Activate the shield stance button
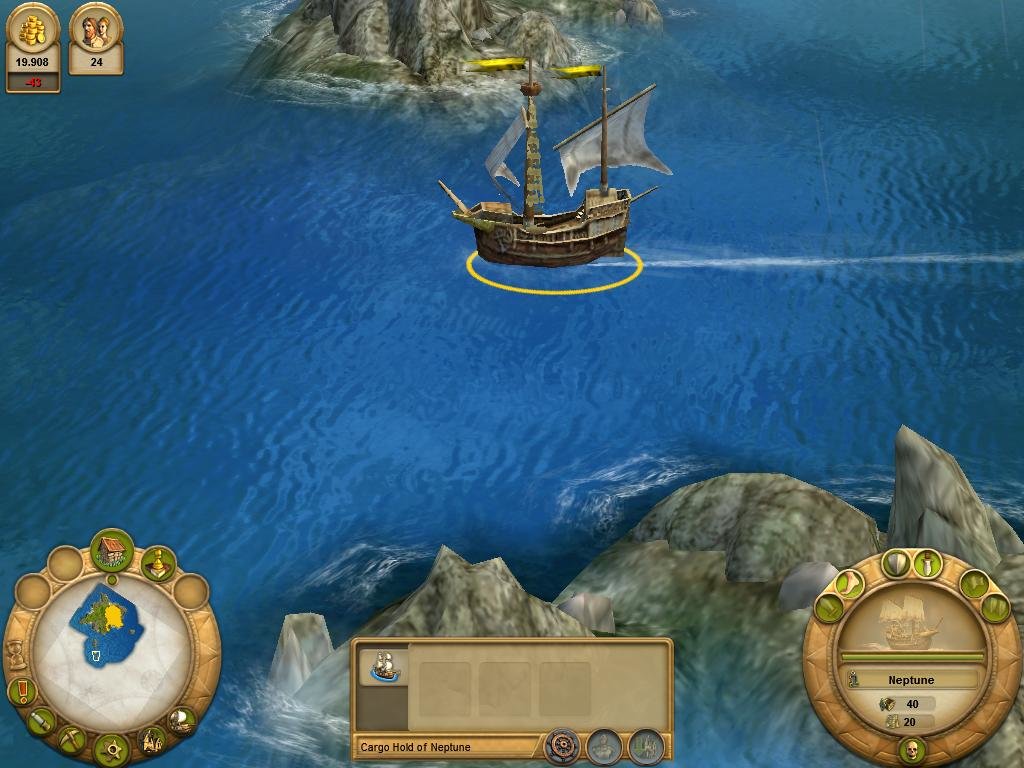This screenshot has width=1024, height=768. coord(896,563)
